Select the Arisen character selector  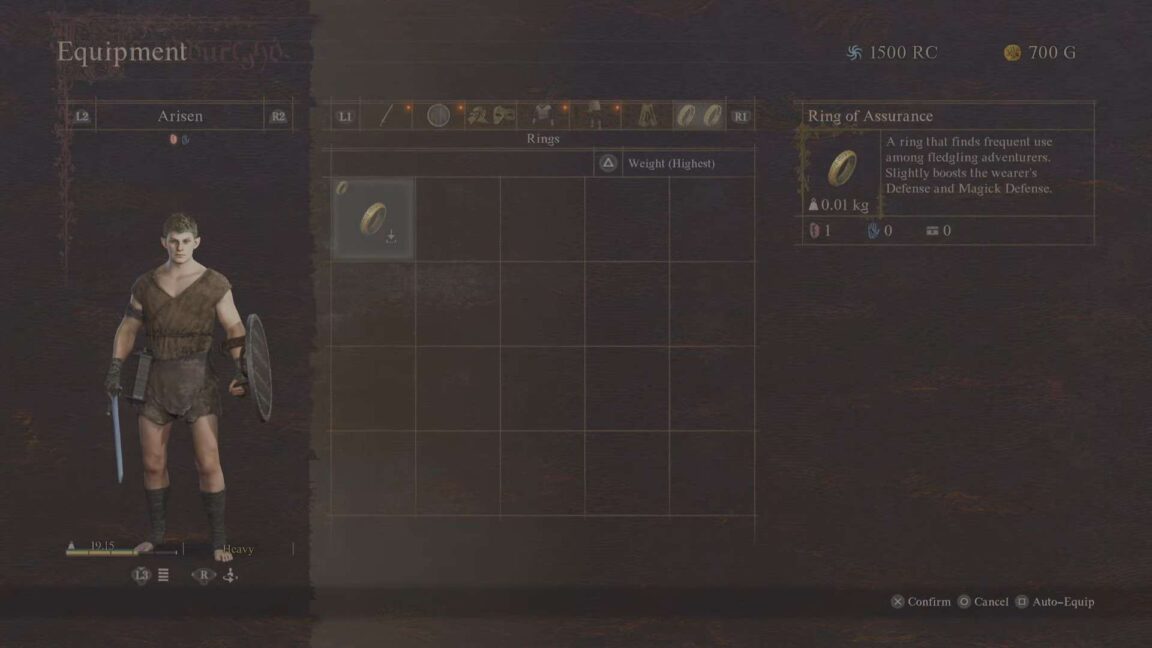[x=180, y=116]
